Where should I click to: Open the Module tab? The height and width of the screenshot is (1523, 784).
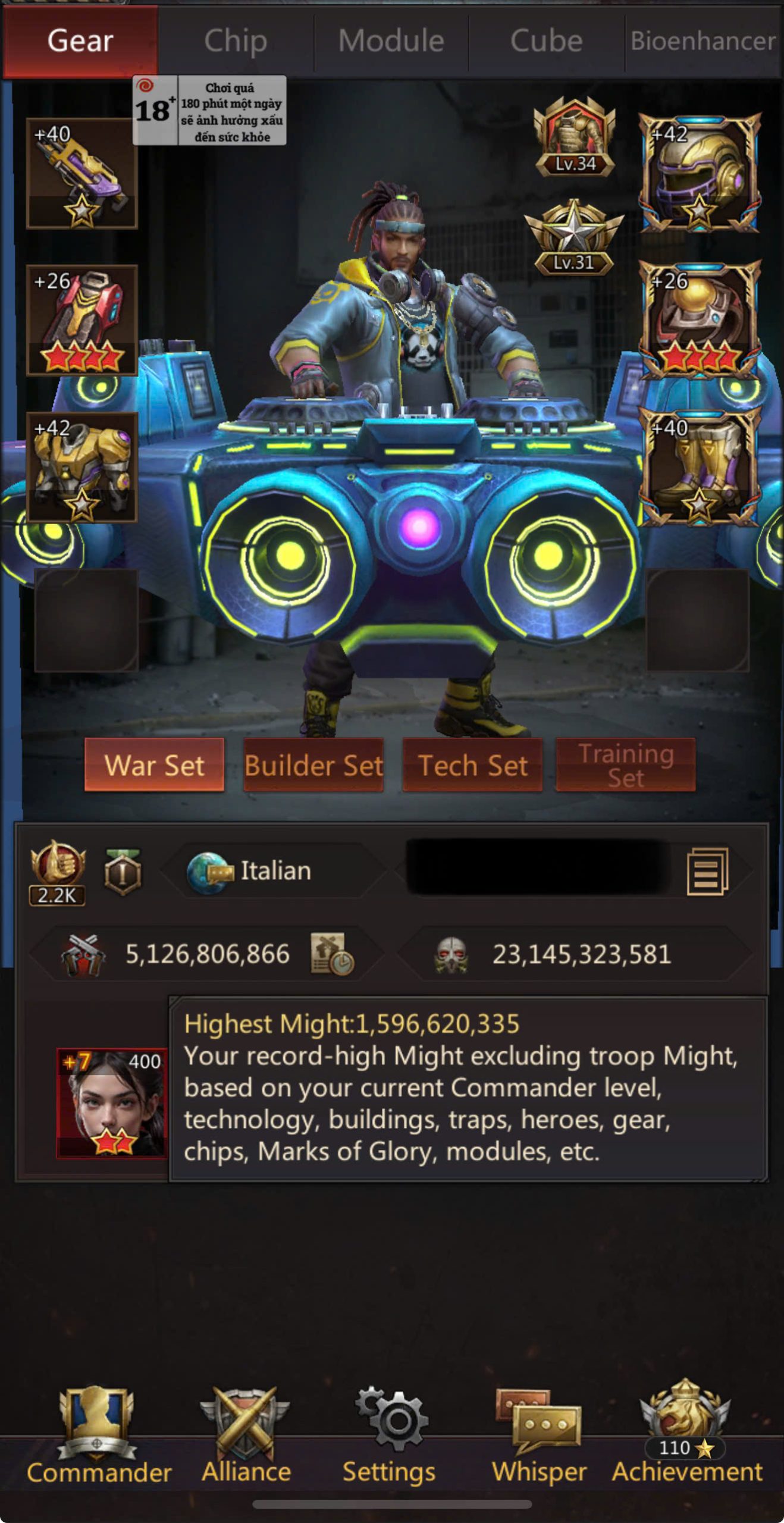tap(391, 42)
